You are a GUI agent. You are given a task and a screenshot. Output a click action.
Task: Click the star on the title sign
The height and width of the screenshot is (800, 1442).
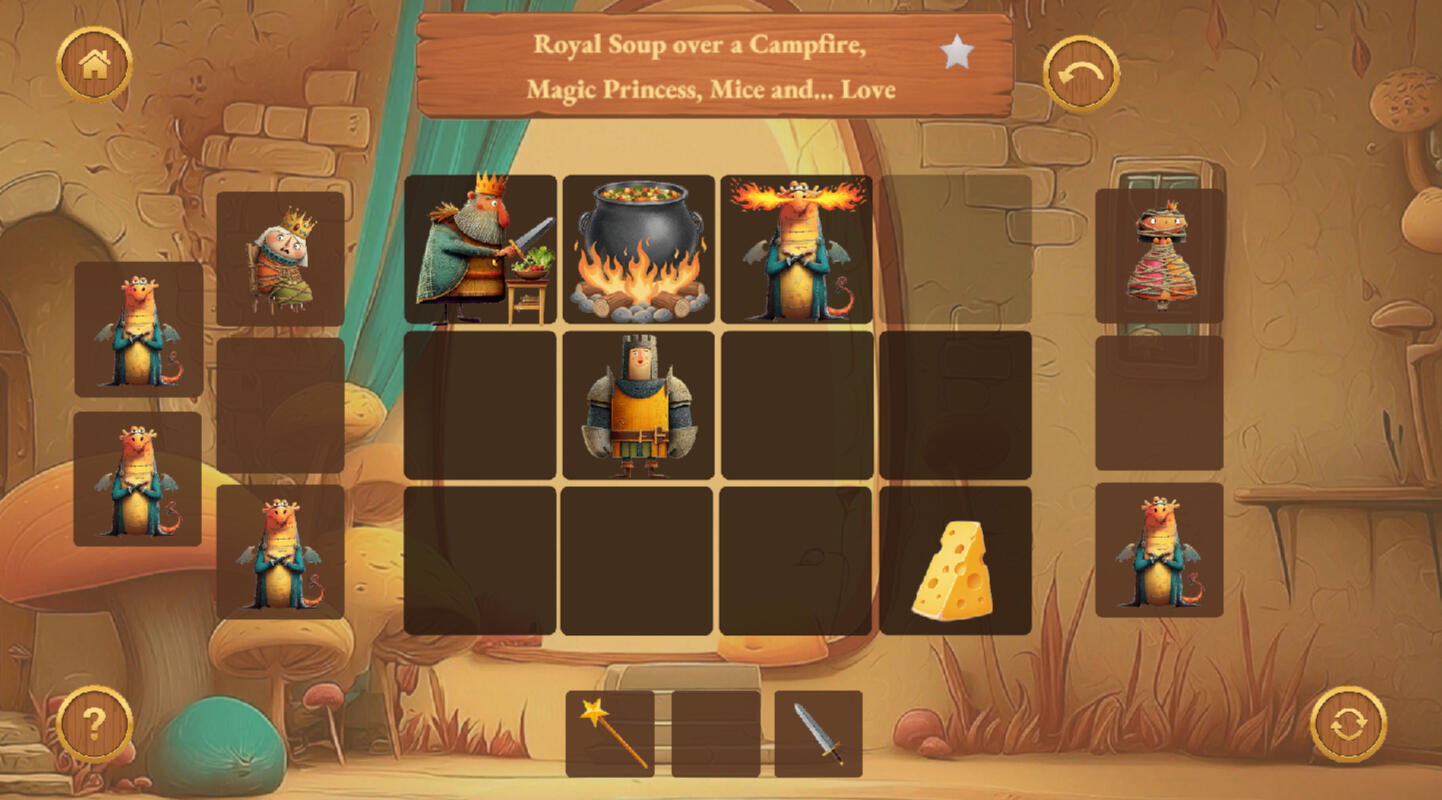tap(957, 53)
